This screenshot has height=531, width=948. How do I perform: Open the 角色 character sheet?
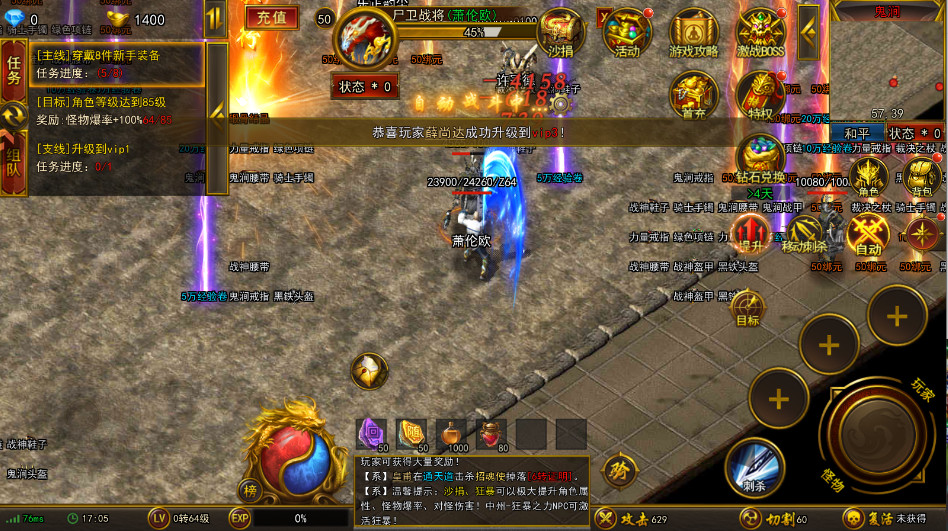868,177
